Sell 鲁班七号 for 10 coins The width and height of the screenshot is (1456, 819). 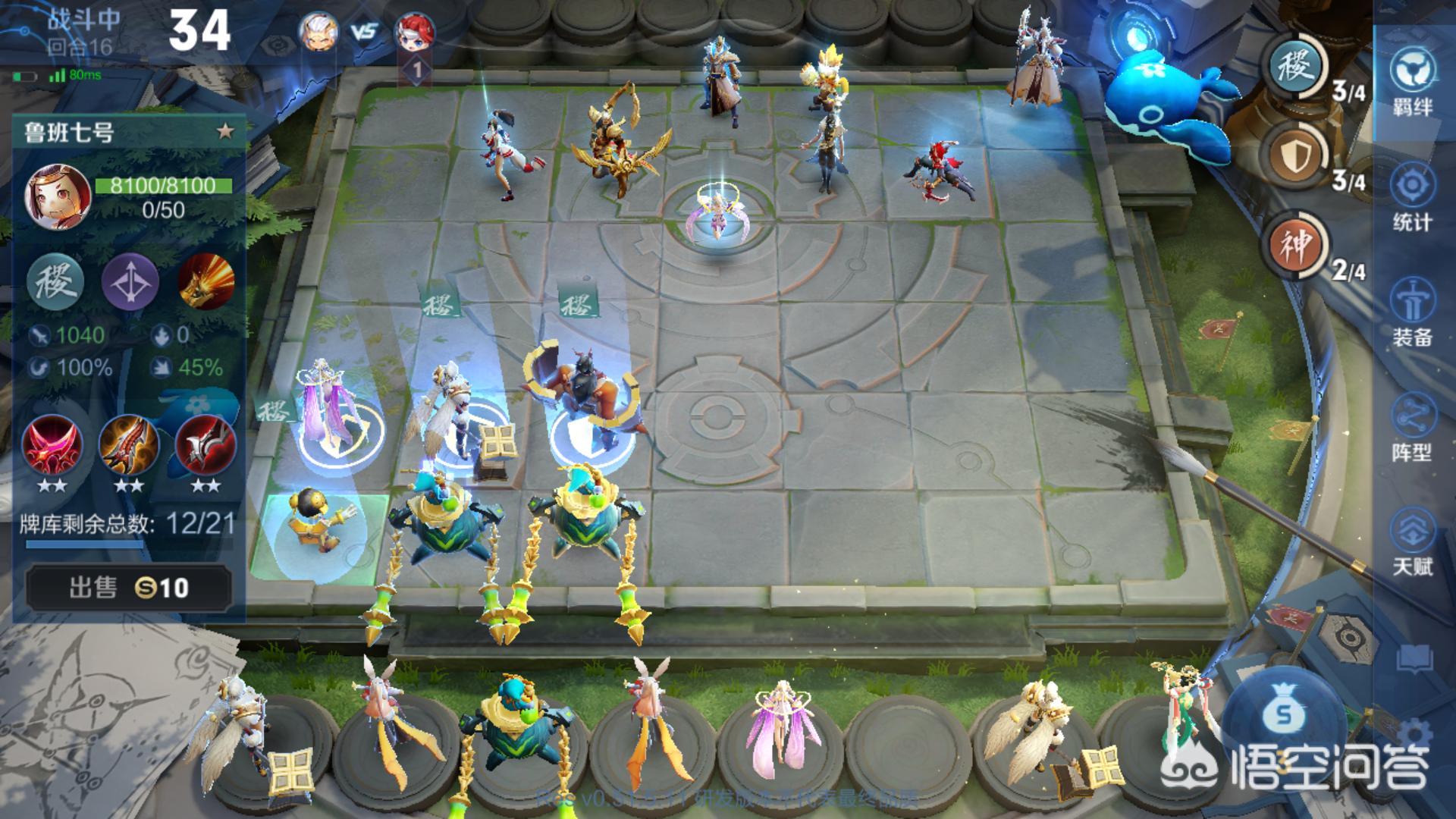tap(128, 588)
